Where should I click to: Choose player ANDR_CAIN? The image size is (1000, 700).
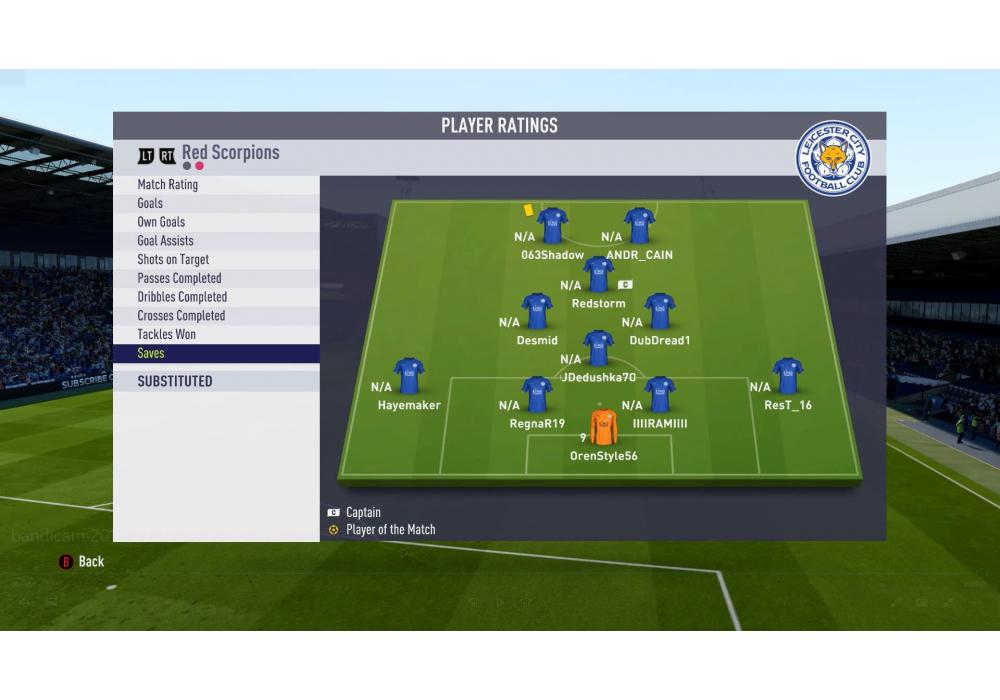click(639, 226)
